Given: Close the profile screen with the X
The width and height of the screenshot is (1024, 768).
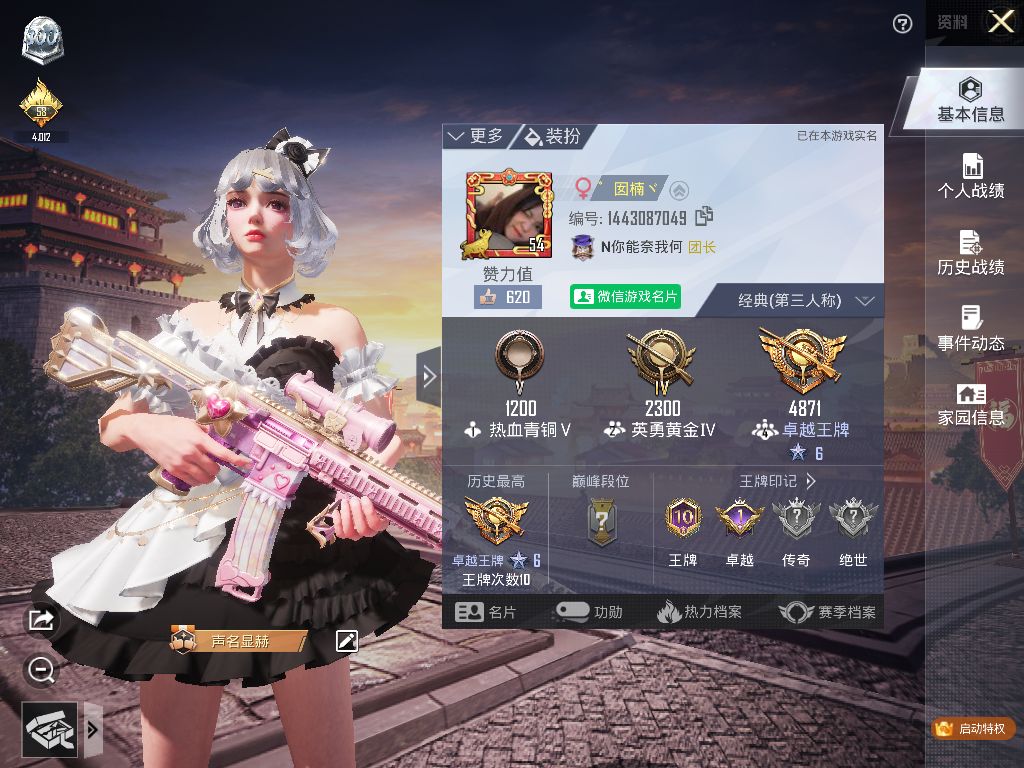Looking at the screenshot, I should coord(1001,21).
